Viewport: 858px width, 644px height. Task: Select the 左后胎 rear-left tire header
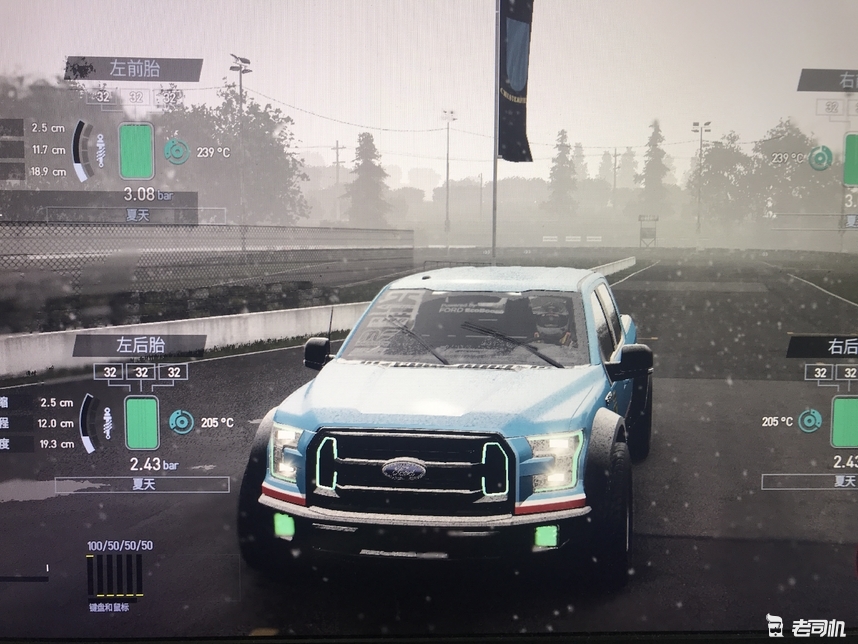(x=139, y=346)
